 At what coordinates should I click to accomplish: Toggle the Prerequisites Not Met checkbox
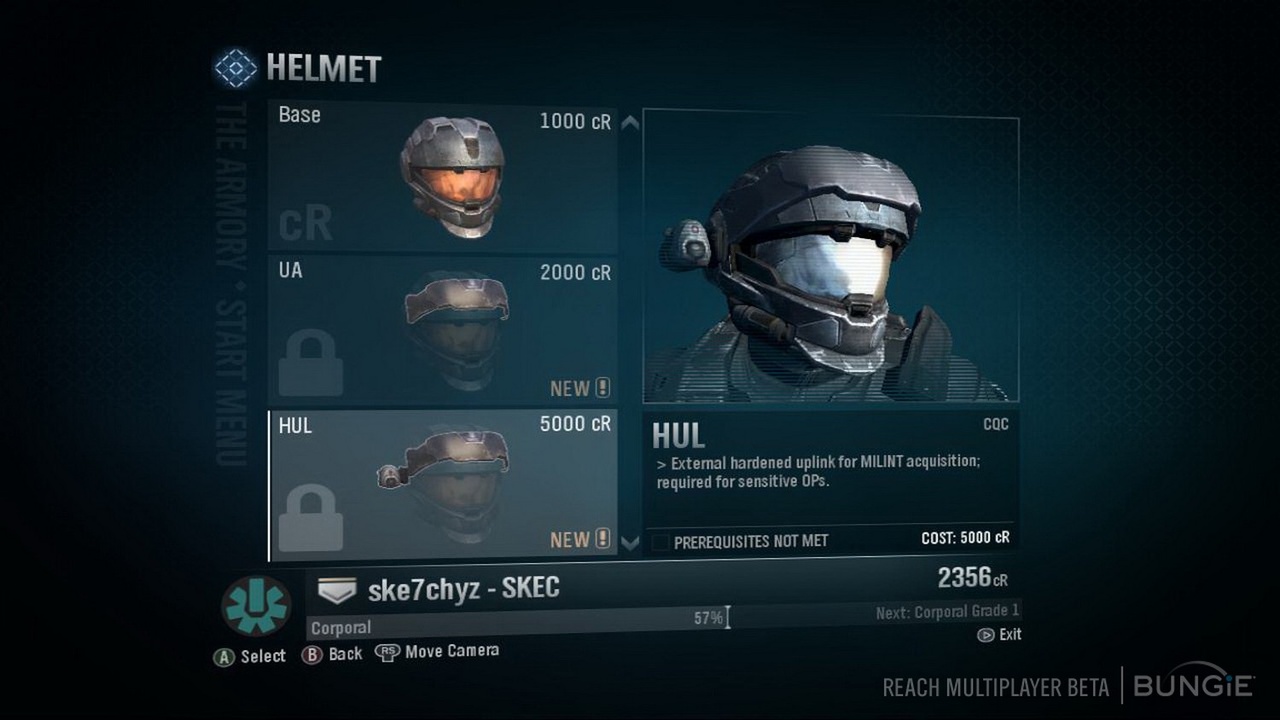tap(661, 540)
